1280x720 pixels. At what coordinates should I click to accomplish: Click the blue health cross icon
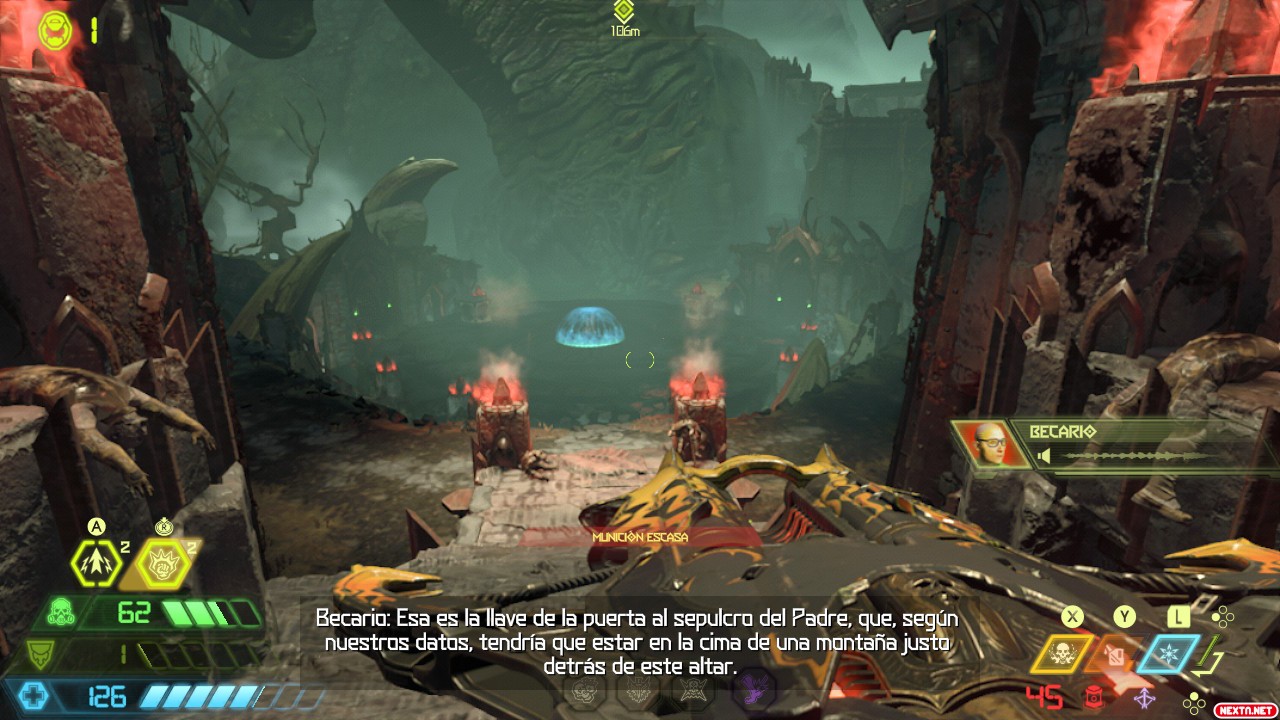[x=34, y=695]
